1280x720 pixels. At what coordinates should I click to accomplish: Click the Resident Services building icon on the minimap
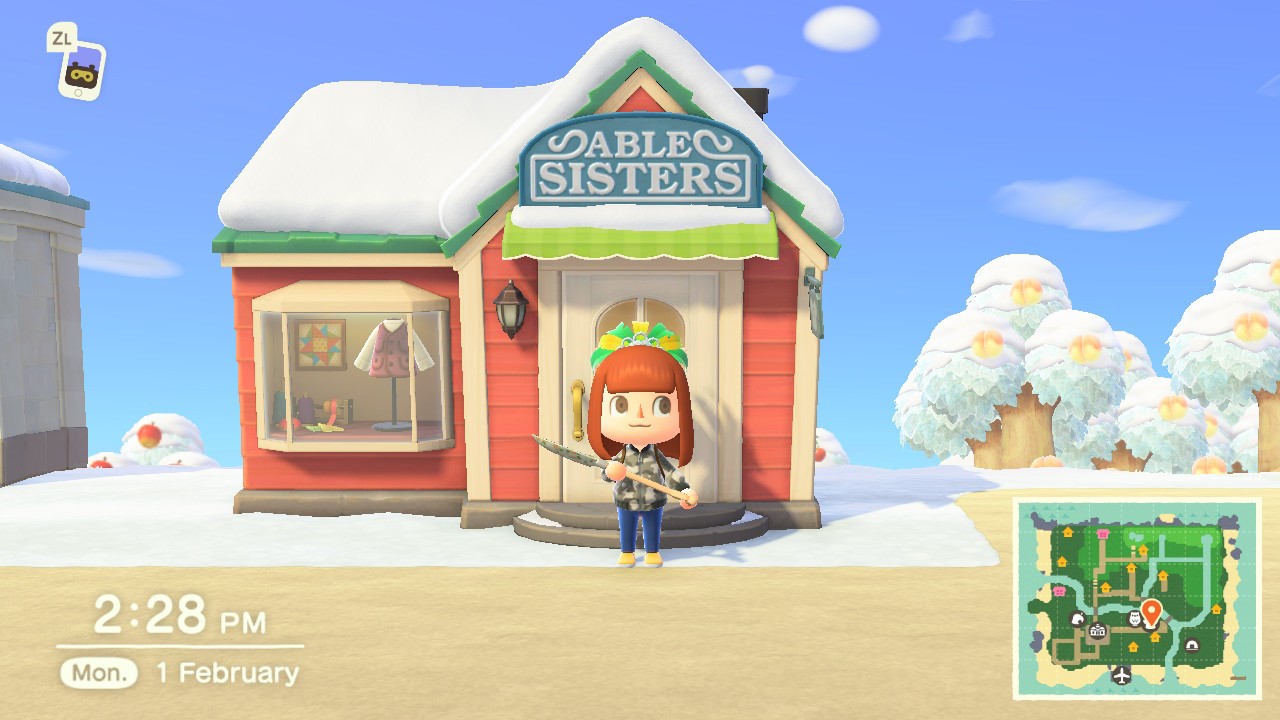(x=1098, y=630)
